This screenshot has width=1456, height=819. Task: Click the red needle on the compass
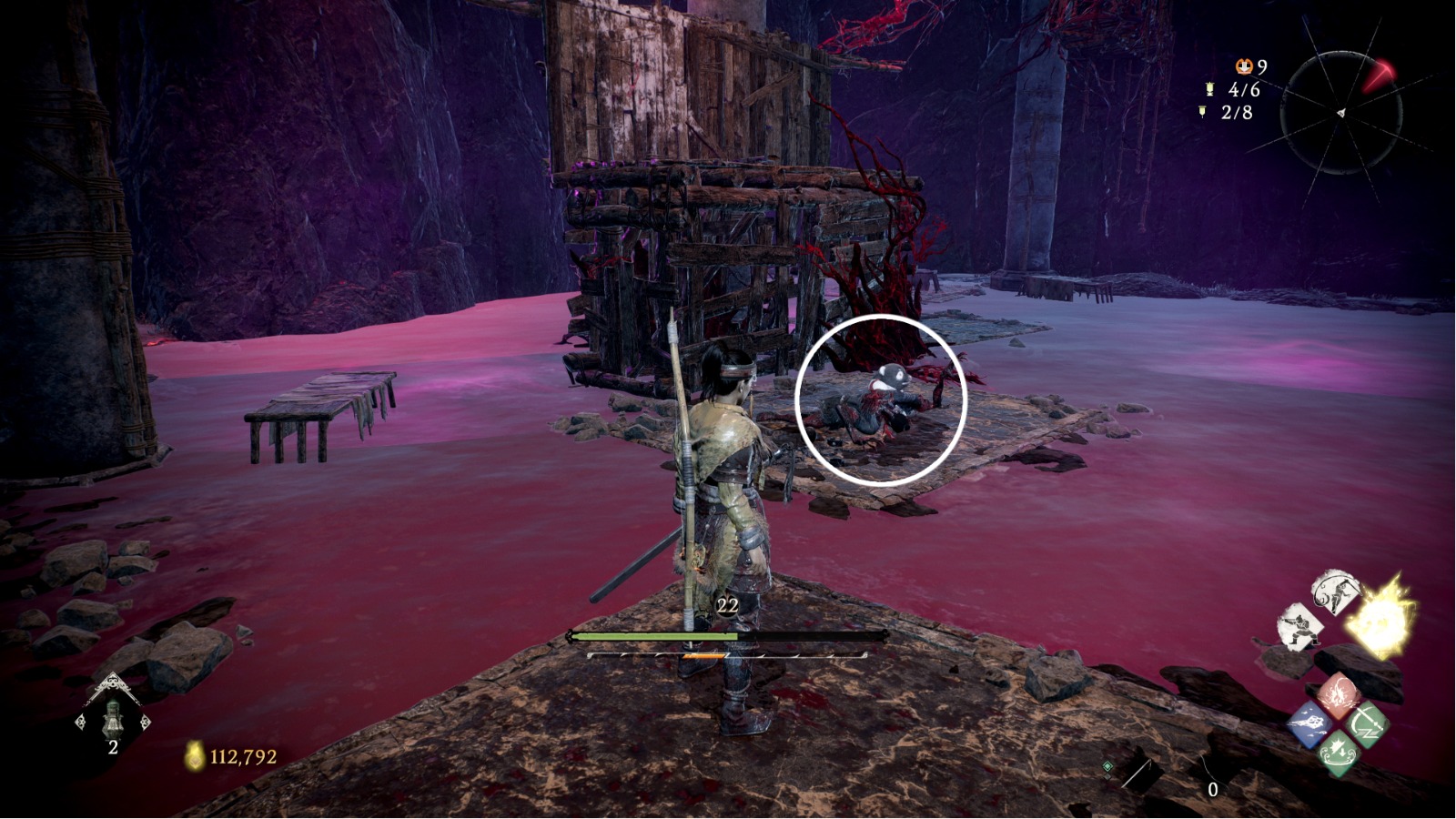click(x=1380, y=73)
